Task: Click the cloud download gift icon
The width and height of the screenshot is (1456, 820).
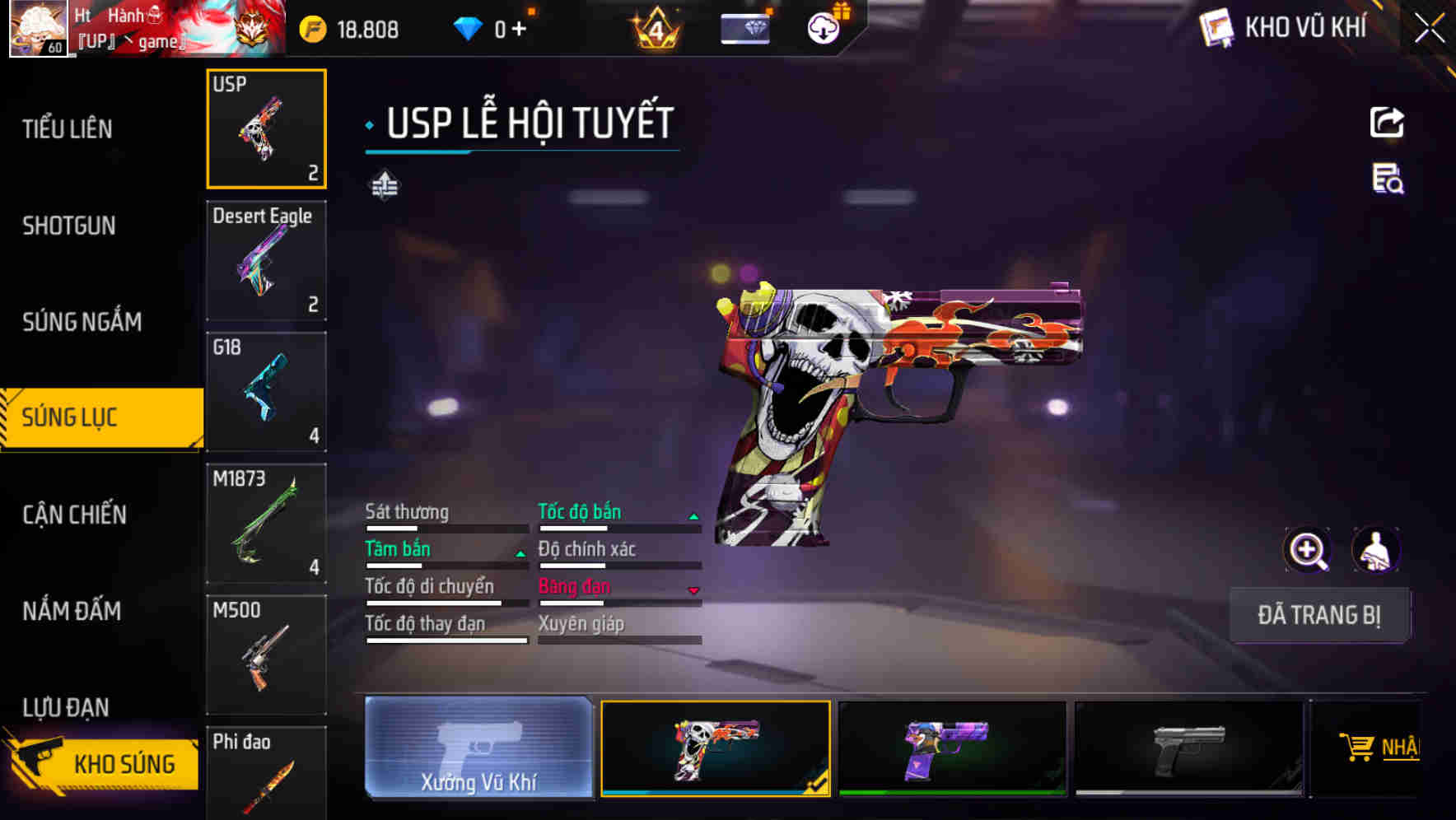Action: [x=824, y=27]
